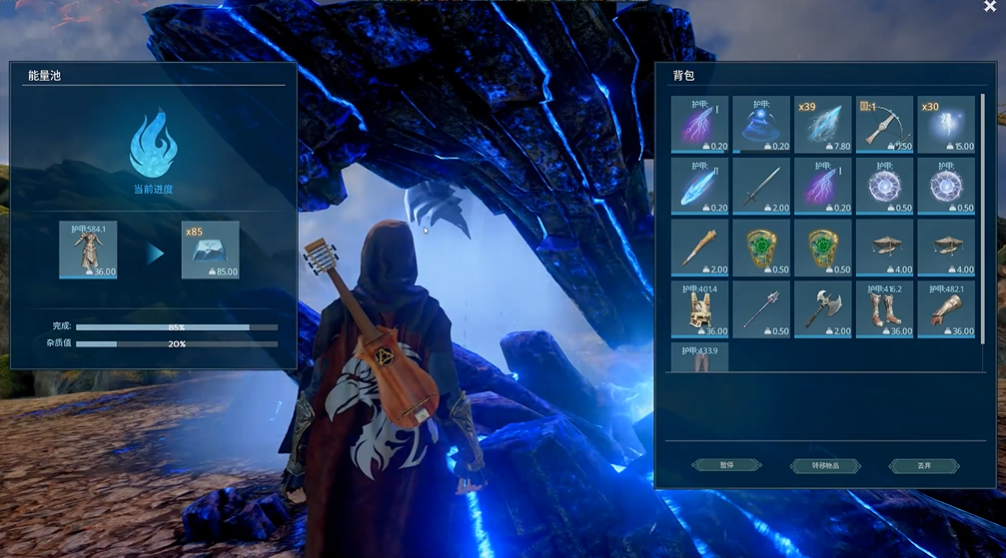This screenshot has height=558, width=1006.
Task: Close the window with the X button
Action: (x=989, y=7)
